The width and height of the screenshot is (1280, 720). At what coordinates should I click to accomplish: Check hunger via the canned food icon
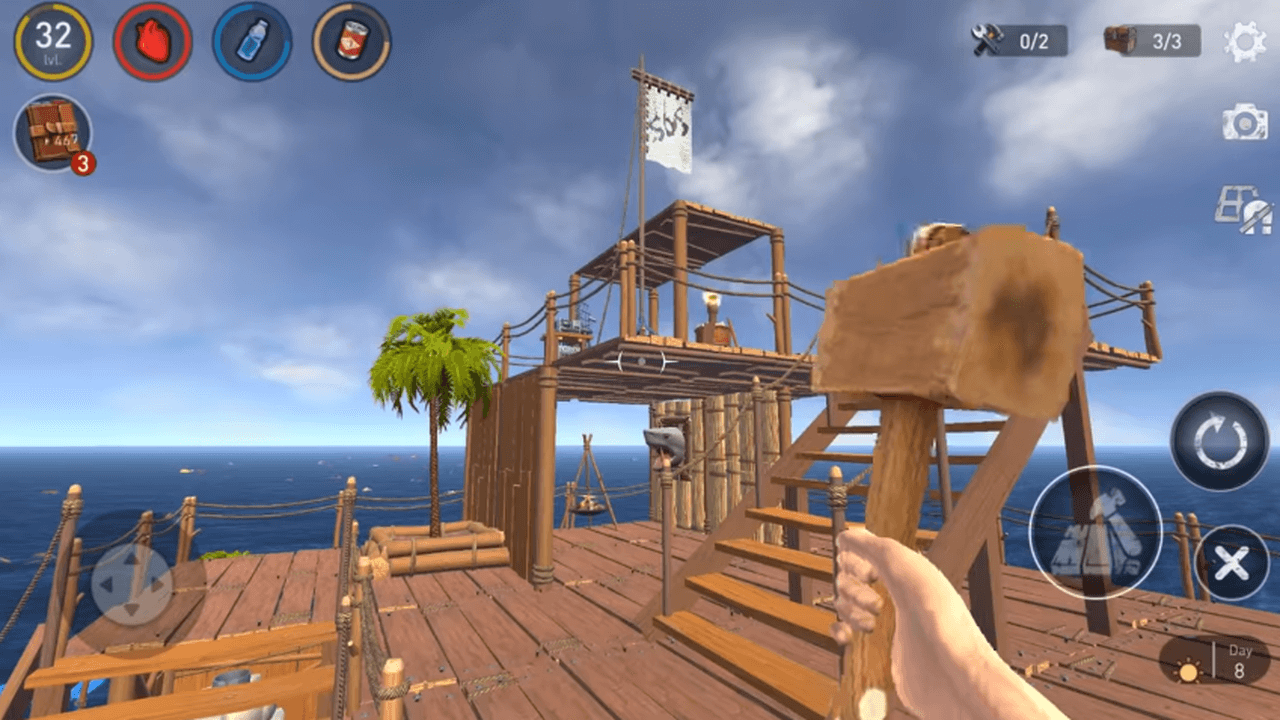click(352, 40)
